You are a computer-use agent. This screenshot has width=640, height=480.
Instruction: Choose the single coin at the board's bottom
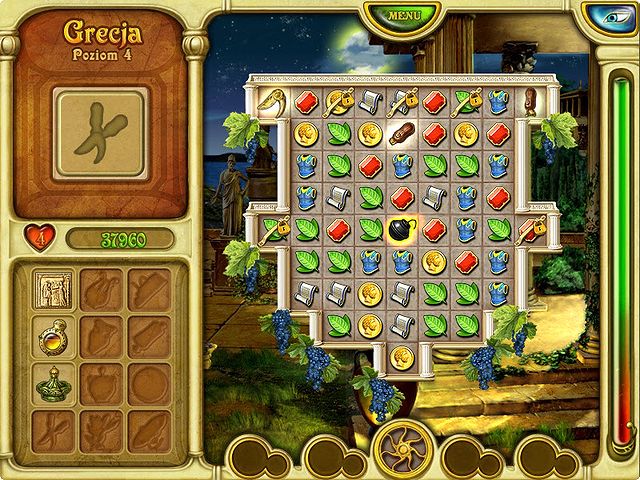coord(401,357)
